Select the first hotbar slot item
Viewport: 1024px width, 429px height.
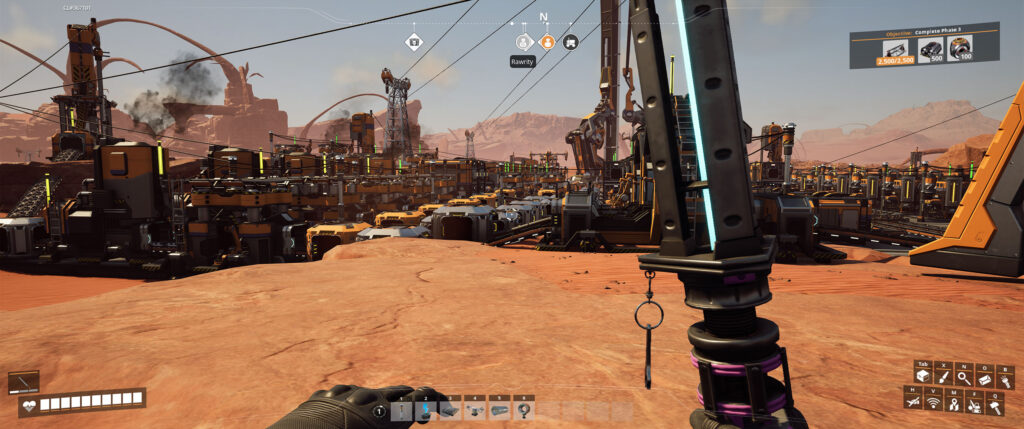[x=401, y=409]
